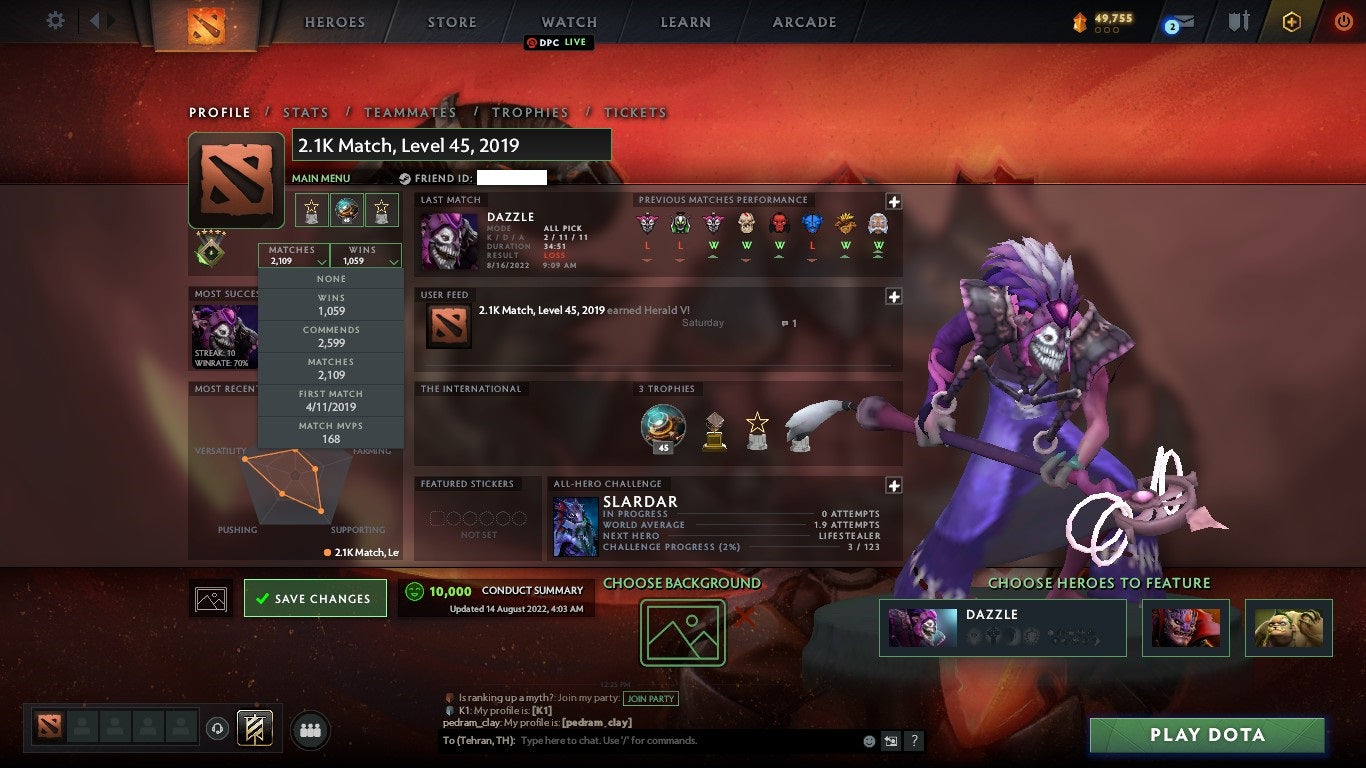Switch to the STATS tab

305,112
